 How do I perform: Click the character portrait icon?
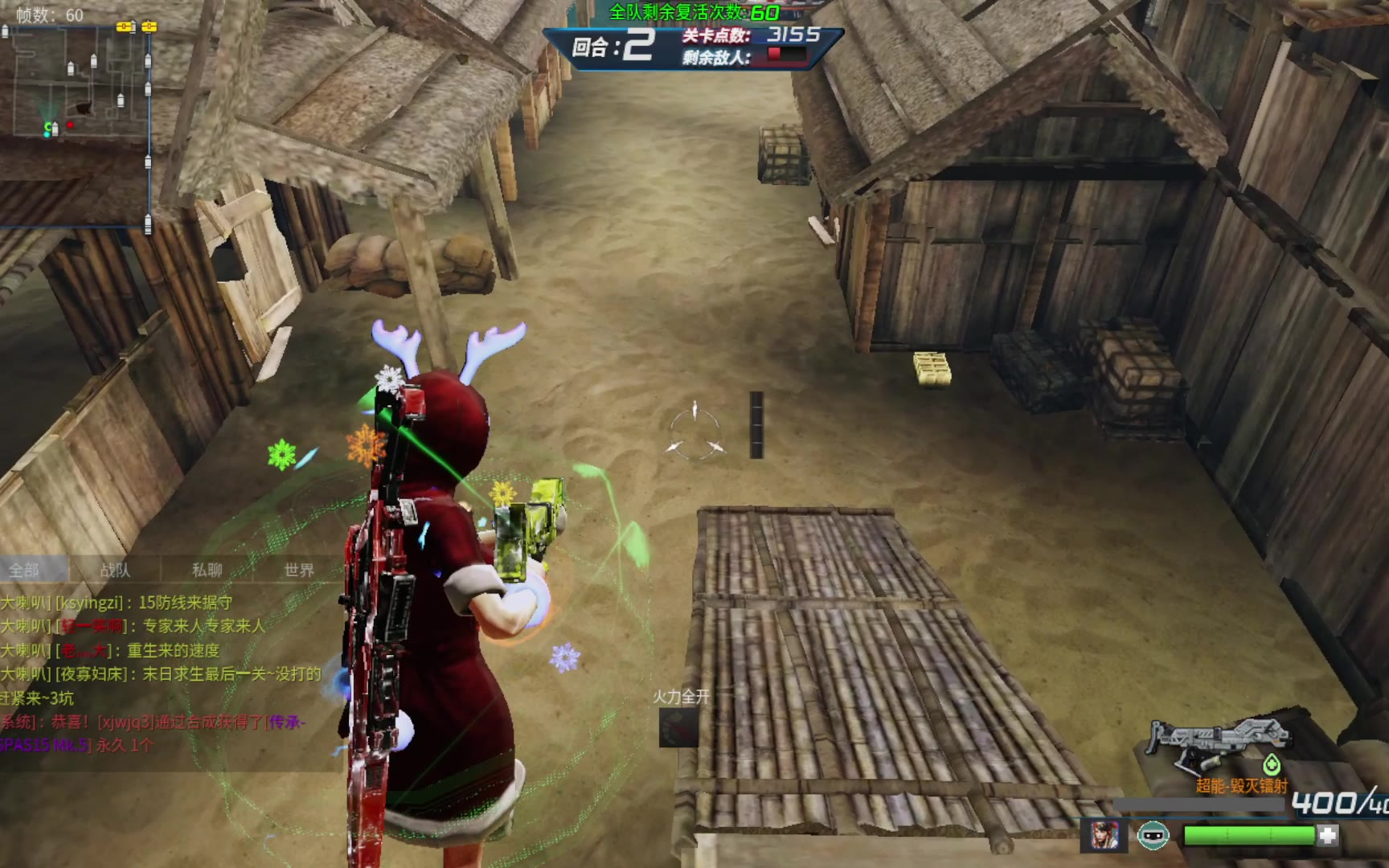pos(1104,836)
